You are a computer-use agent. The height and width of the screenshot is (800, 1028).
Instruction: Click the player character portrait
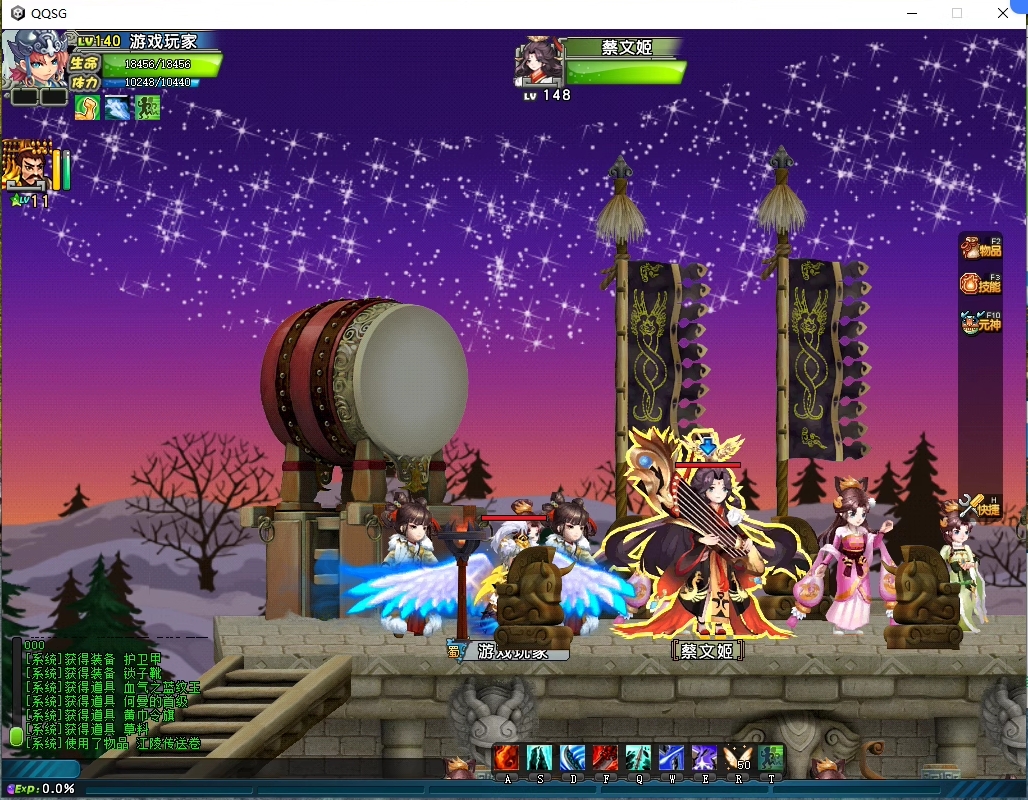pyautogui.click(x=38, y=60)
